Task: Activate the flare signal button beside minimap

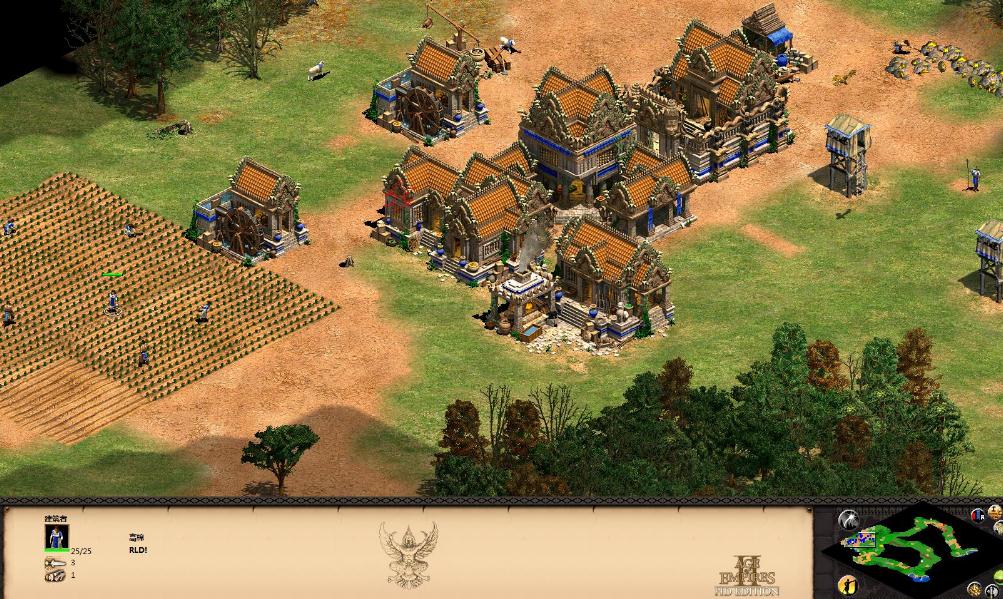Action: (848, 519)
